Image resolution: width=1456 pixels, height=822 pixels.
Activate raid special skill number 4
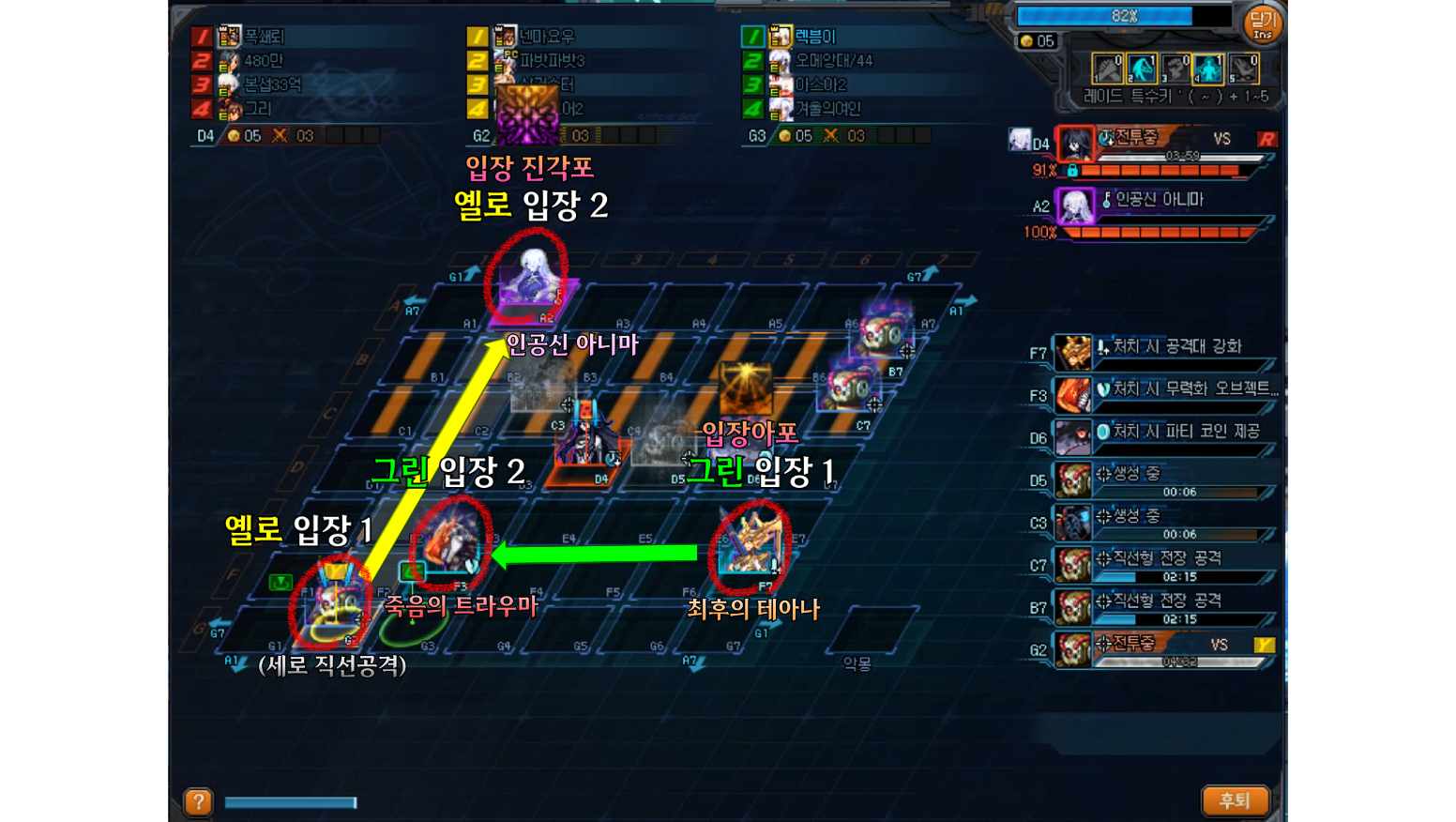coord(1208,68)
